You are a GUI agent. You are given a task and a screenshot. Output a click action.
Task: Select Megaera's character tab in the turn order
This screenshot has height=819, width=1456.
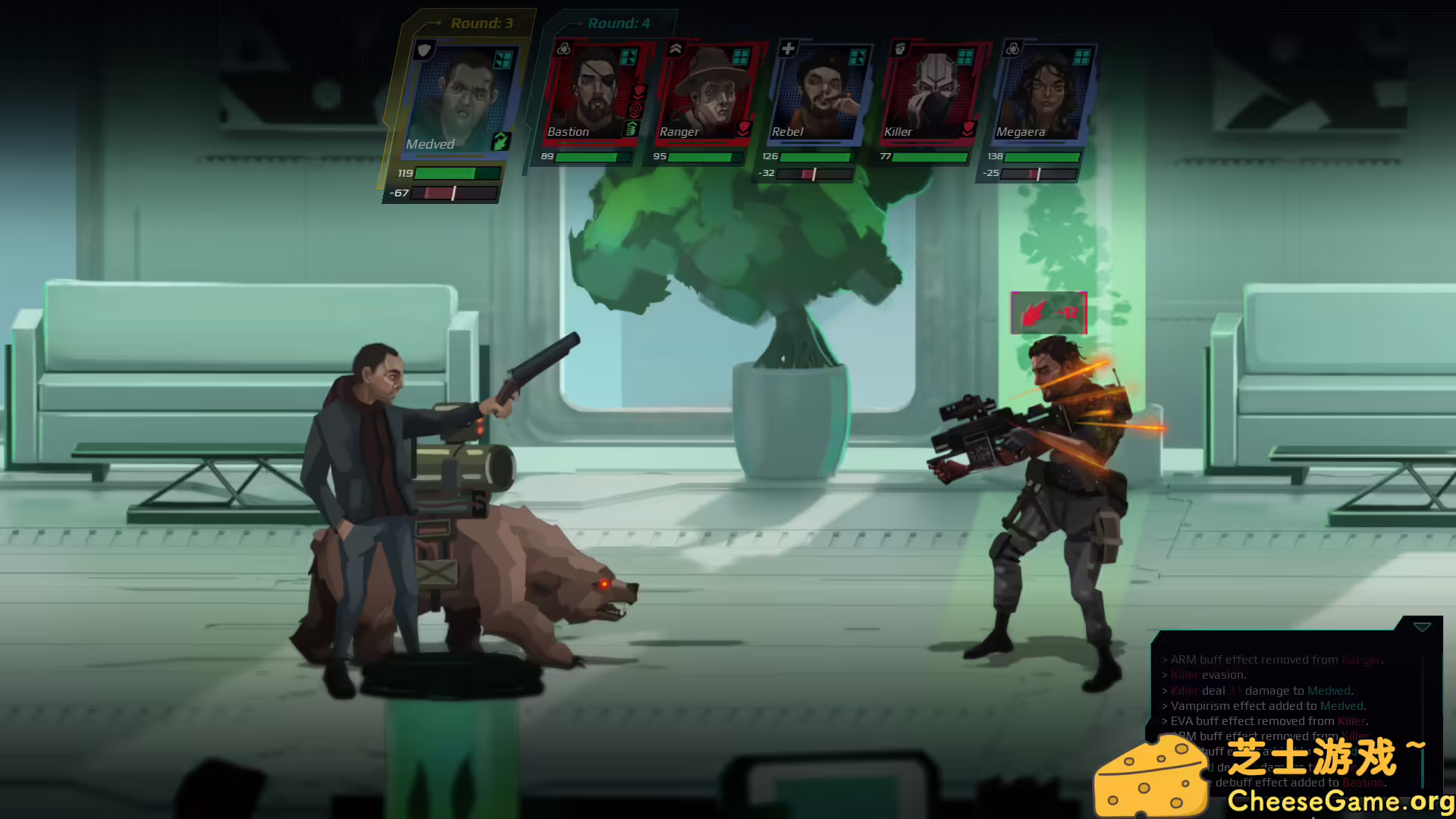pos(1046,91)
